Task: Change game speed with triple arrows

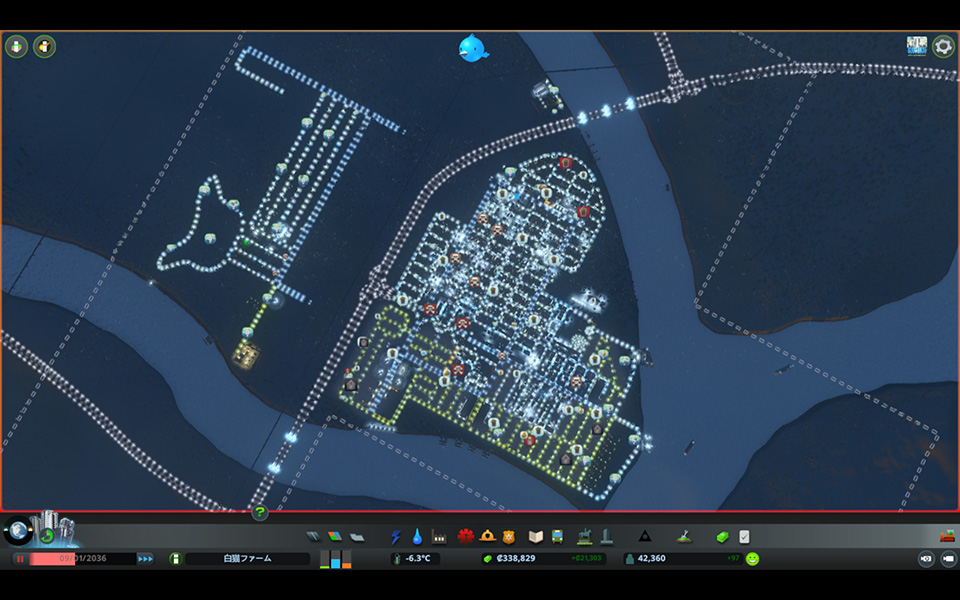Action: [x=146, y=559]
